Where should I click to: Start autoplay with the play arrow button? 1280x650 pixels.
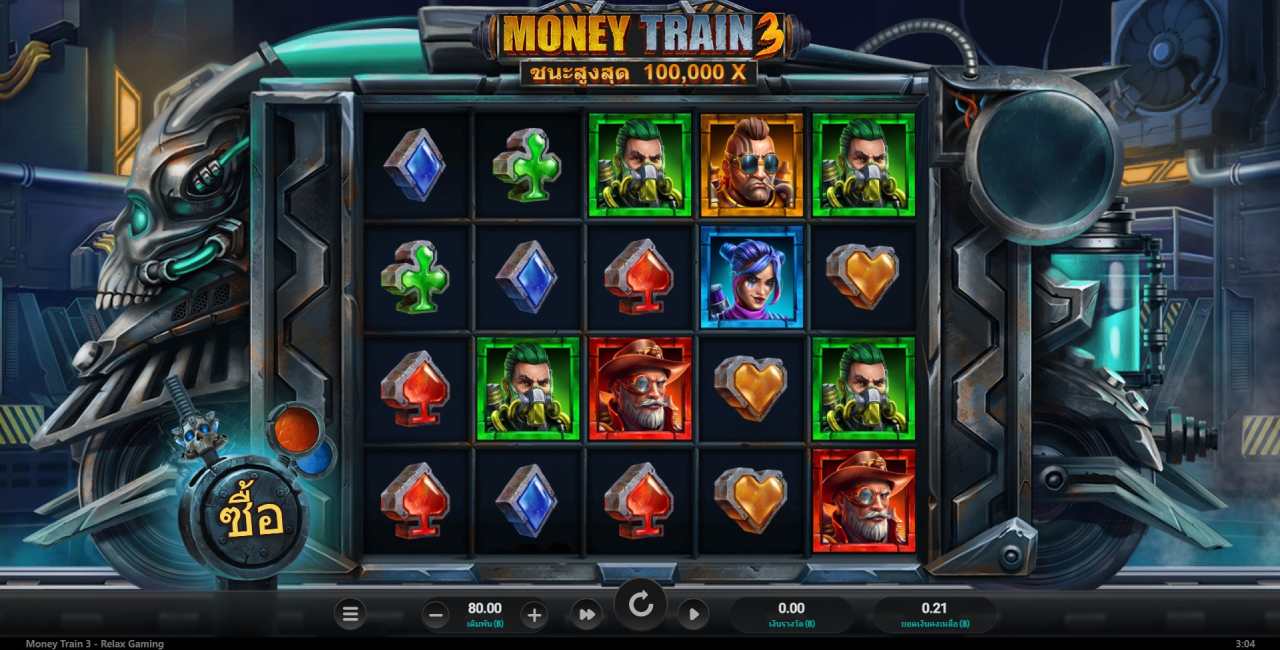pos(693,614)
